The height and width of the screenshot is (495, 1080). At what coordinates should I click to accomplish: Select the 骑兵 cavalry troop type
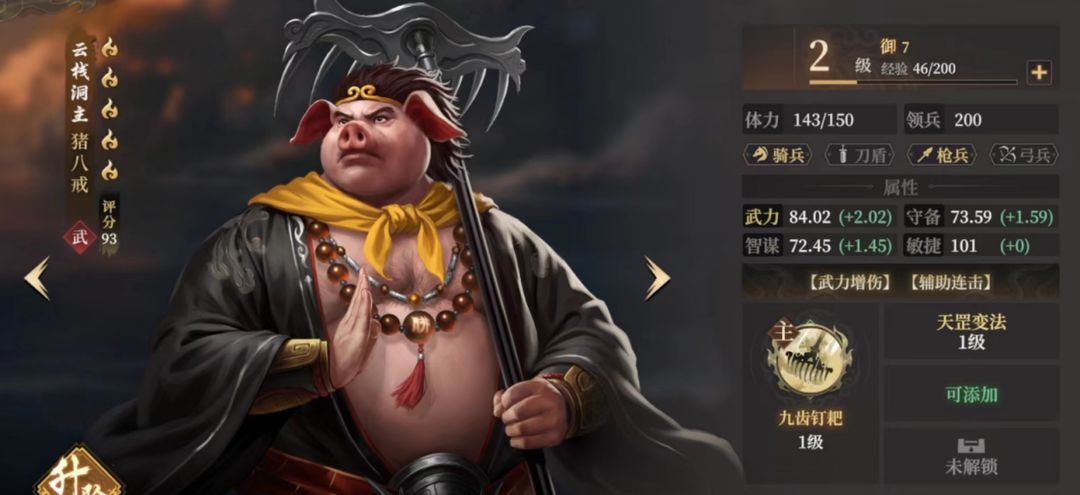[x=778, y=155]
